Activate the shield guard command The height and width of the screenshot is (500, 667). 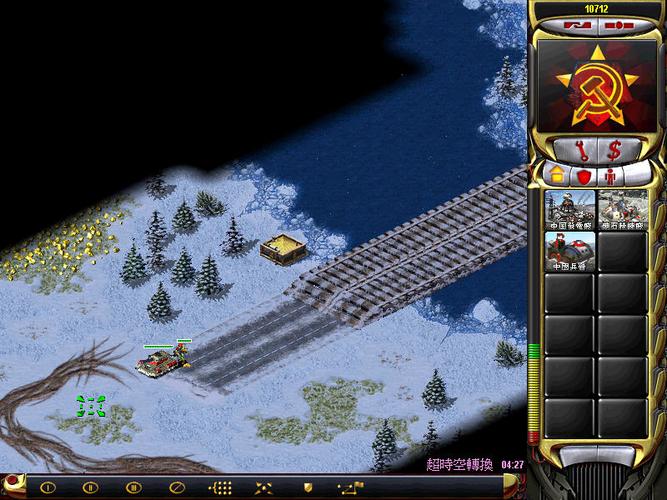tap(307, 488)
